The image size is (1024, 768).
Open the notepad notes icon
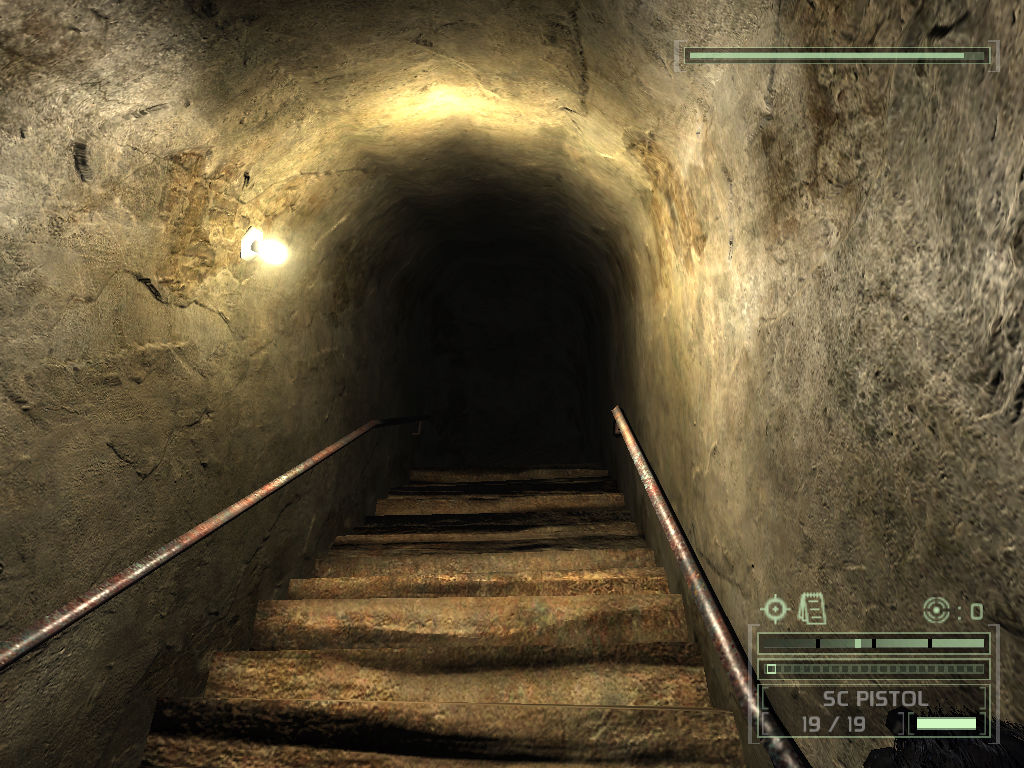coord(812,607)
